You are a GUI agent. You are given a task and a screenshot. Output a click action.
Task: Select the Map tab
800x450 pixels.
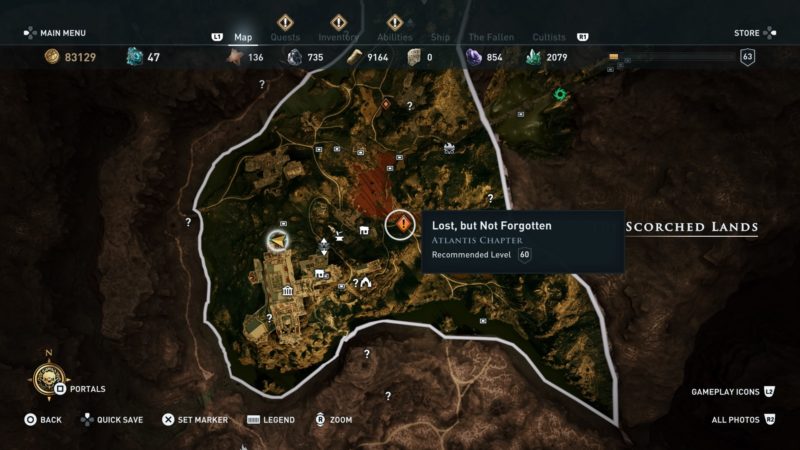(243, 37)
